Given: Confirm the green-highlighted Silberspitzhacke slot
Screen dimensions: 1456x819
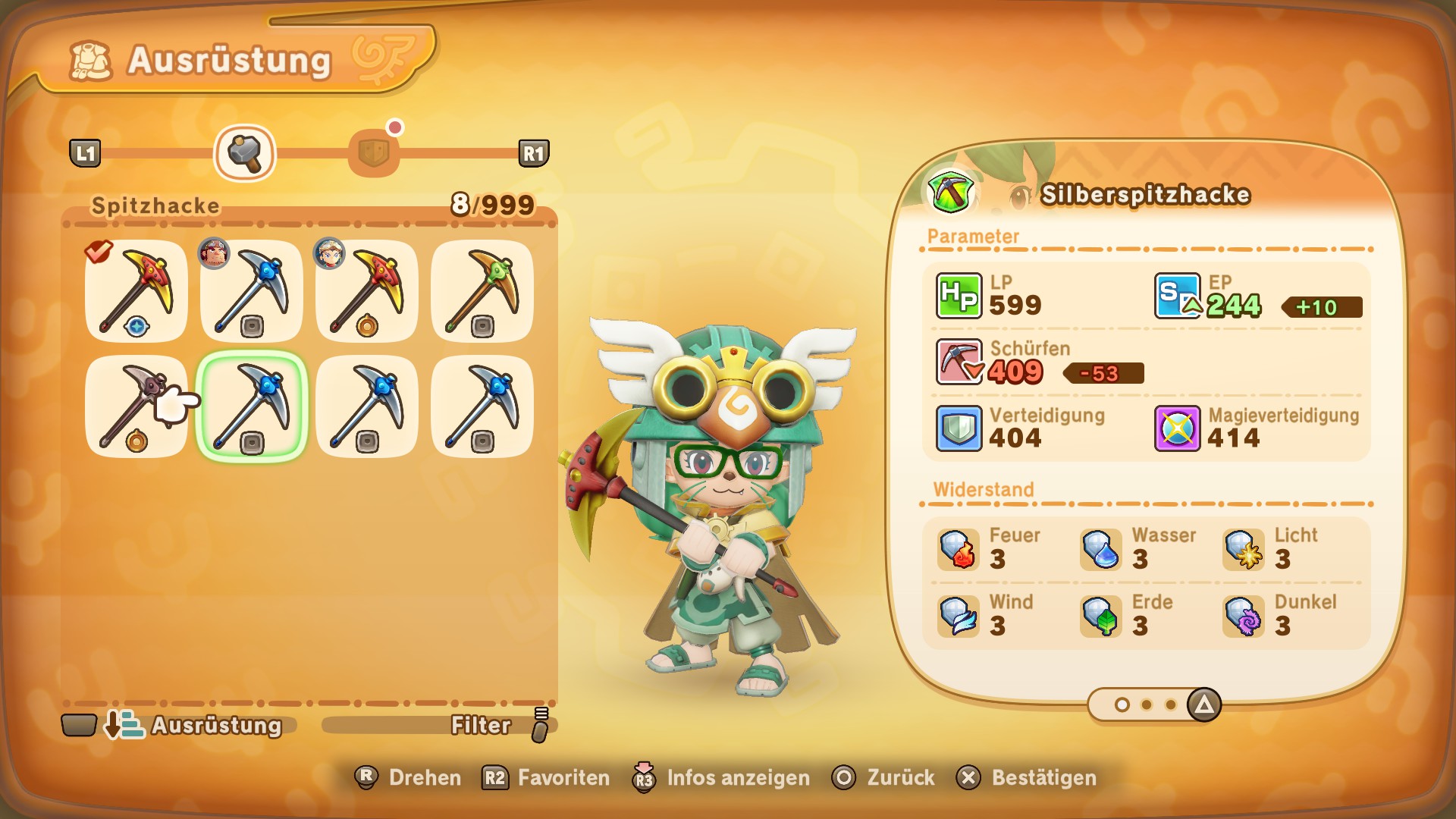Looking at the screenshot, I should (252, 406).
